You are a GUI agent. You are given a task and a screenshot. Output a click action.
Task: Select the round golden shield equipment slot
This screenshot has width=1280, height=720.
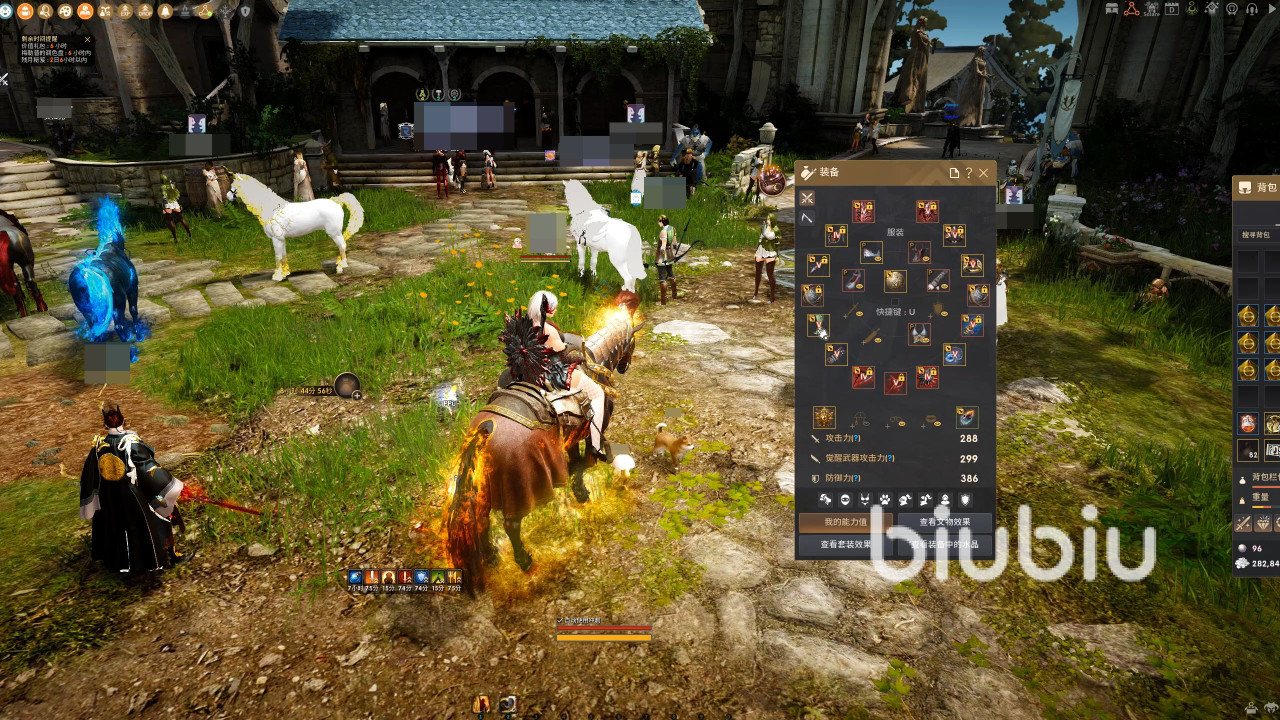click(x=895, y=280)
